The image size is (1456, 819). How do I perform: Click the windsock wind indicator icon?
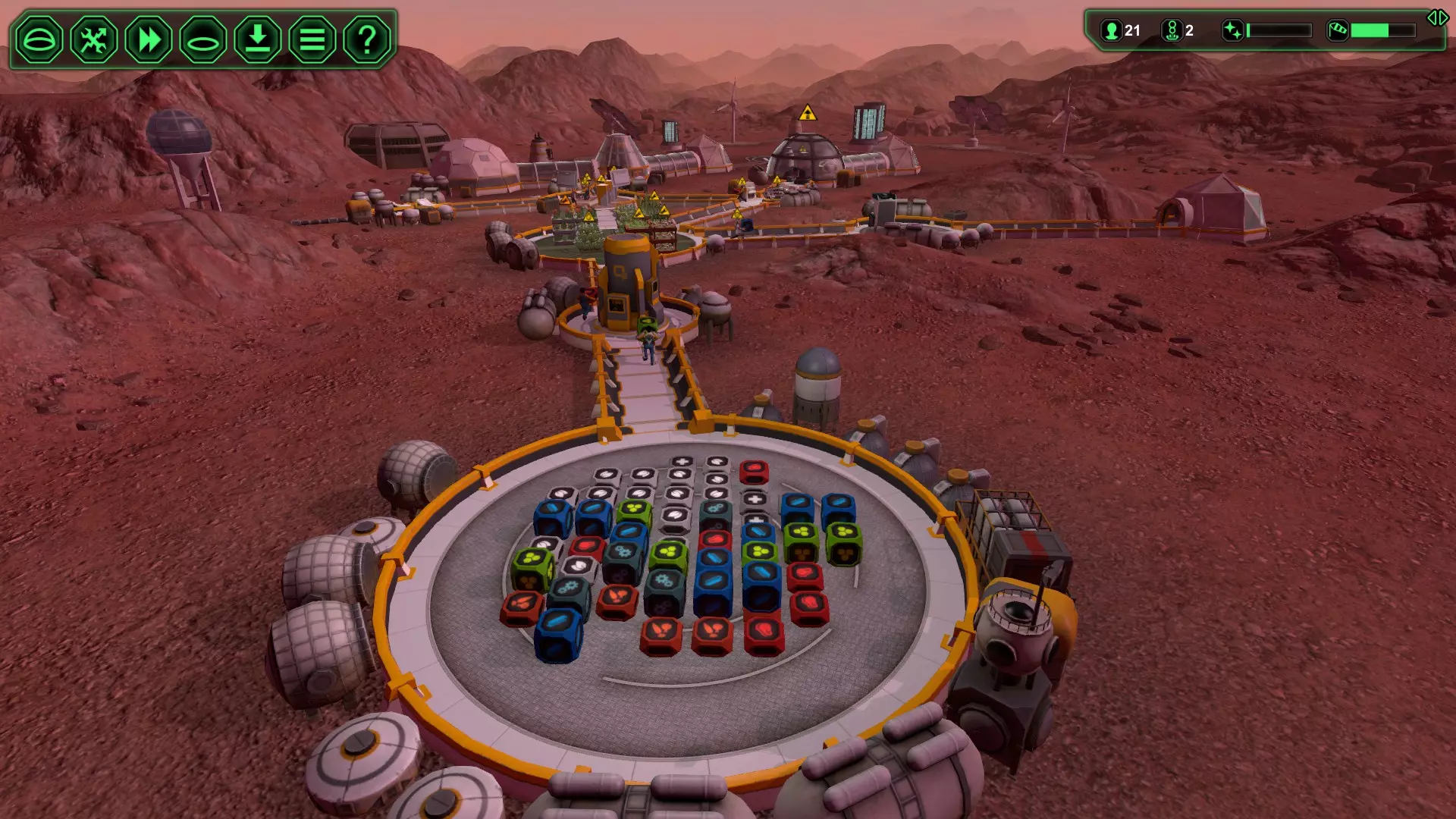1338,30
